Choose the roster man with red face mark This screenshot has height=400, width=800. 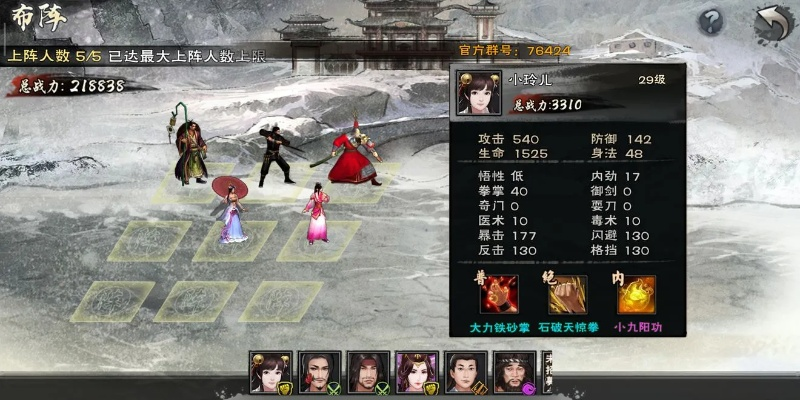[x=319, y=372]
